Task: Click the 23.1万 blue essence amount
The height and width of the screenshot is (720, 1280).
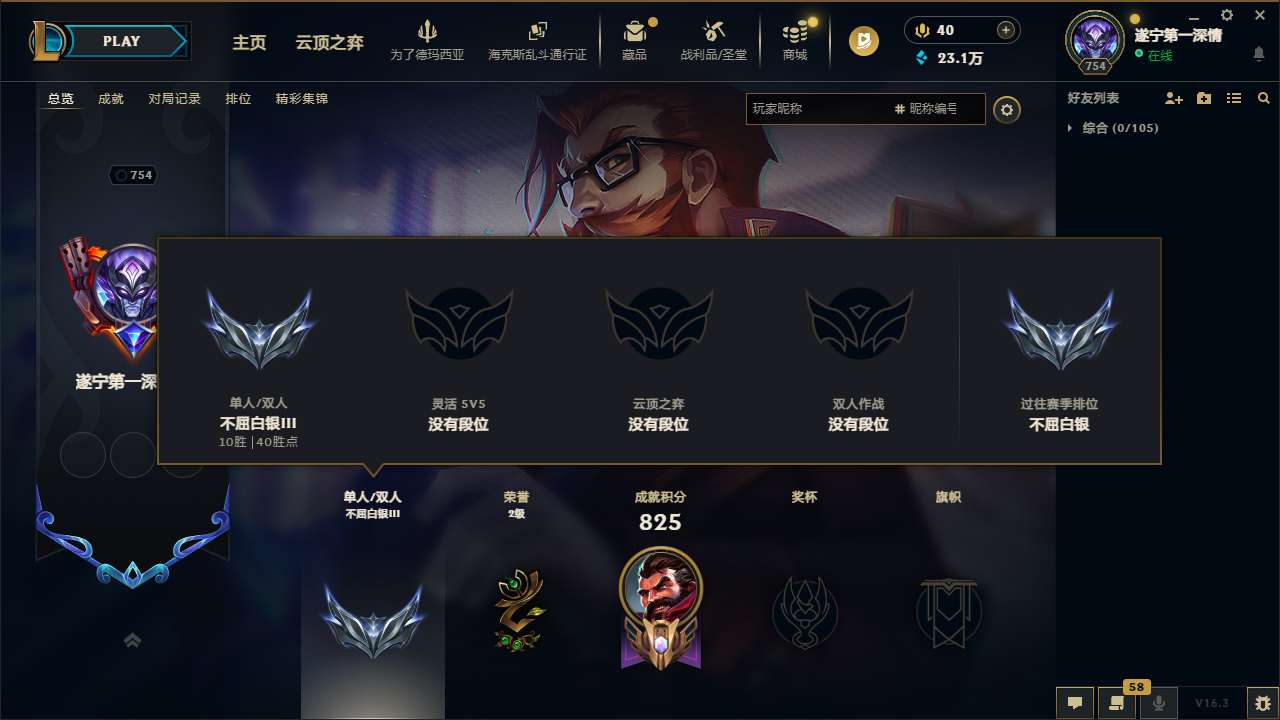Action: (x=962, y=59)
